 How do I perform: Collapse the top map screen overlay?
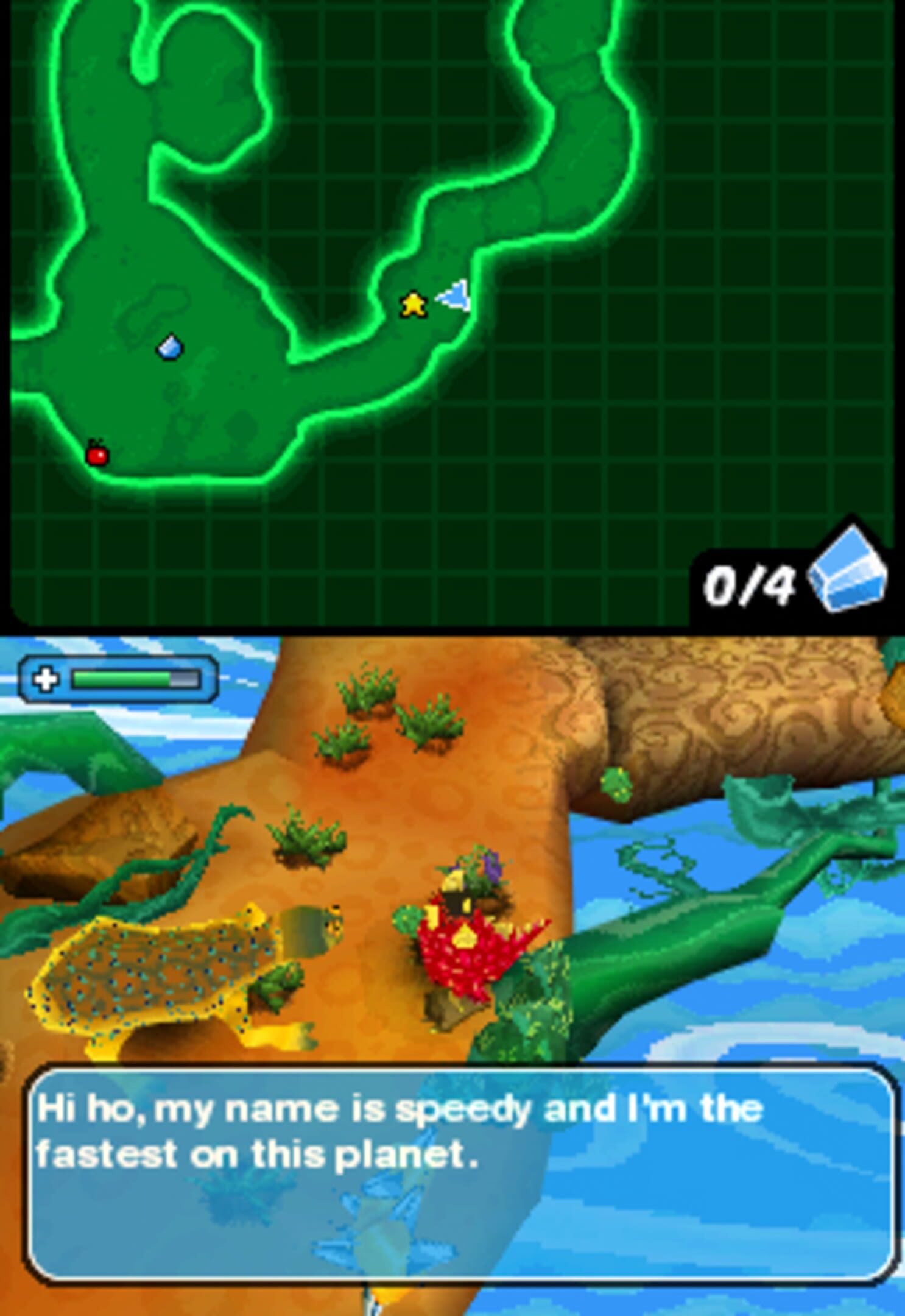coord(453,317)
